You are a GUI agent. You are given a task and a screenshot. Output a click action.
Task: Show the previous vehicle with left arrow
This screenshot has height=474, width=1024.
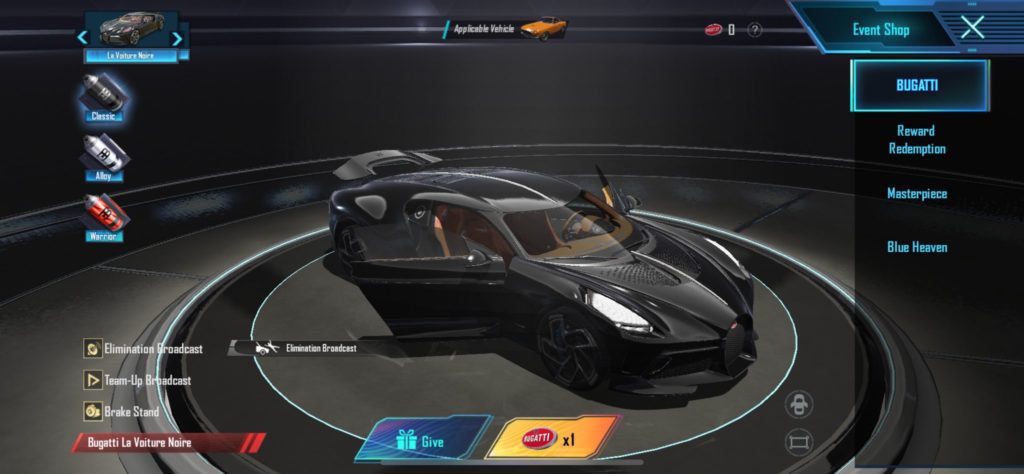83,38
